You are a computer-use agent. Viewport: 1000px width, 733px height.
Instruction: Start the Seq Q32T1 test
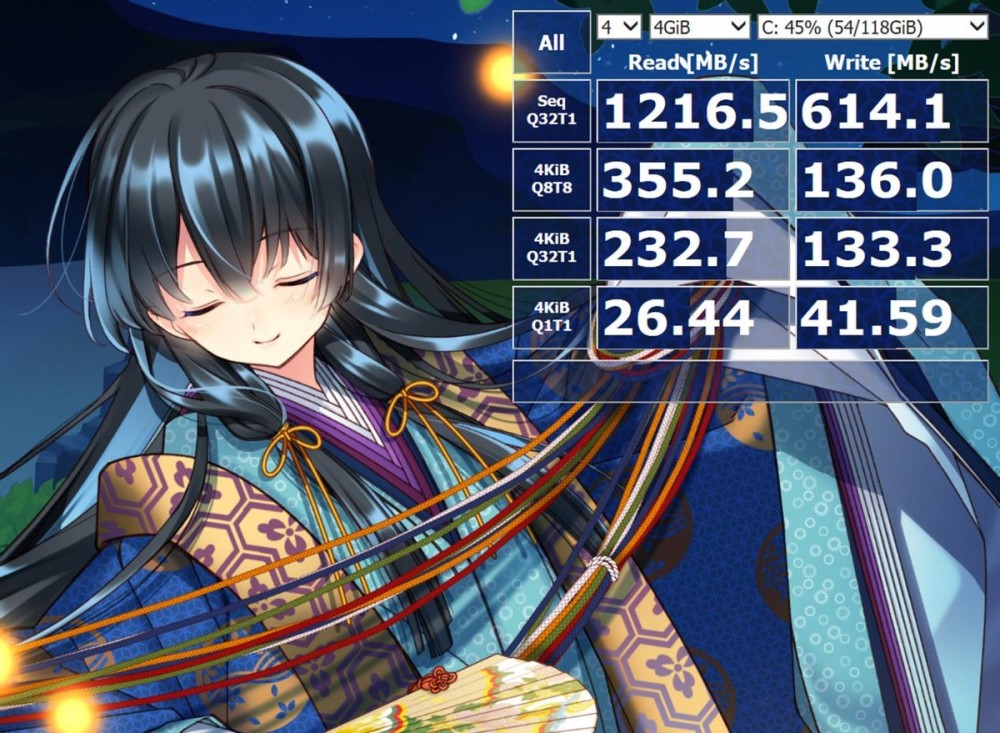(x=551, y=111)
